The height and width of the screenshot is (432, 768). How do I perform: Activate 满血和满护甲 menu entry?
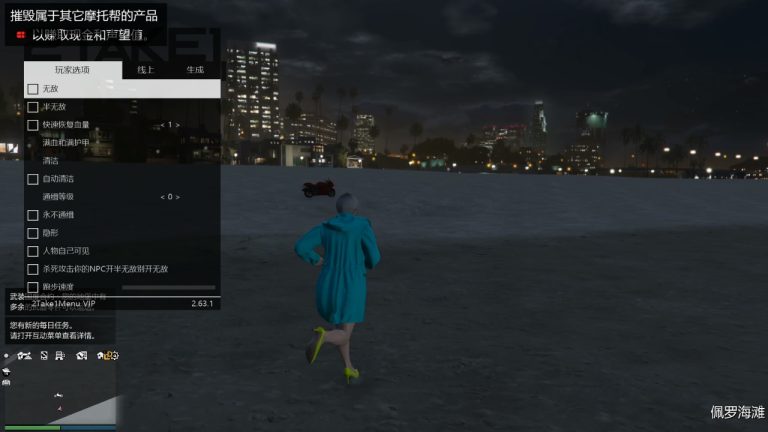pos(66,143)
